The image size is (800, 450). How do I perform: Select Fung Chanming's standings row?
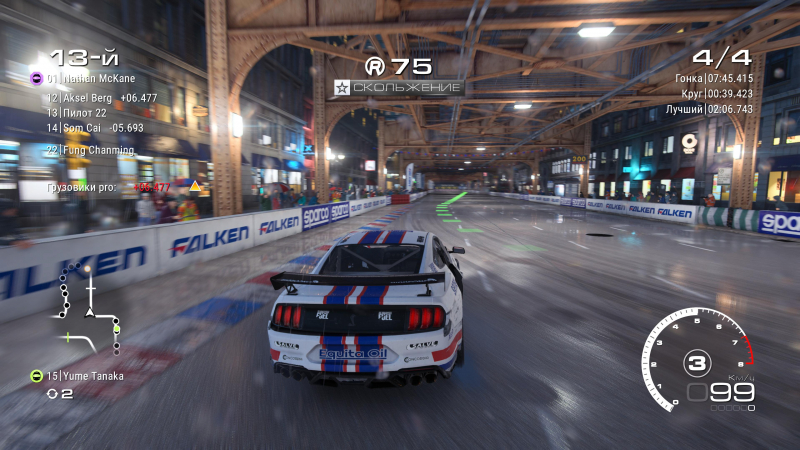pos(97,150)
